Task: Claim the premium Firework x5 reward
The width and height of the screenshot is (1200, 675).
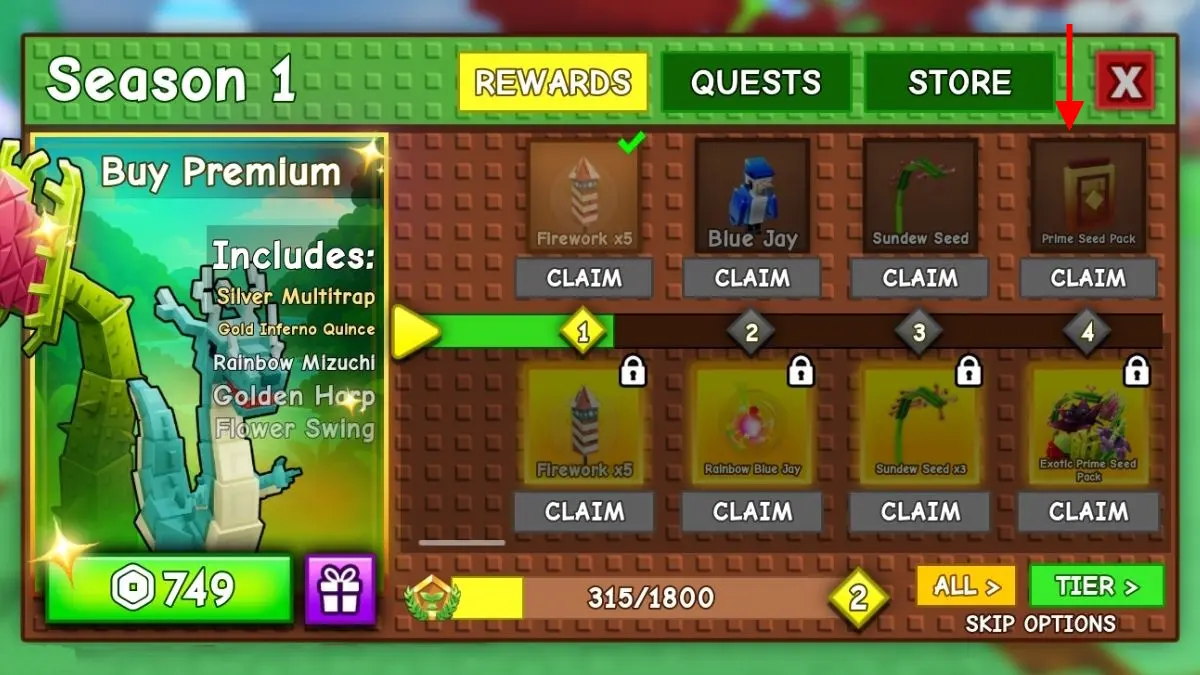Action: pos(584,512)
